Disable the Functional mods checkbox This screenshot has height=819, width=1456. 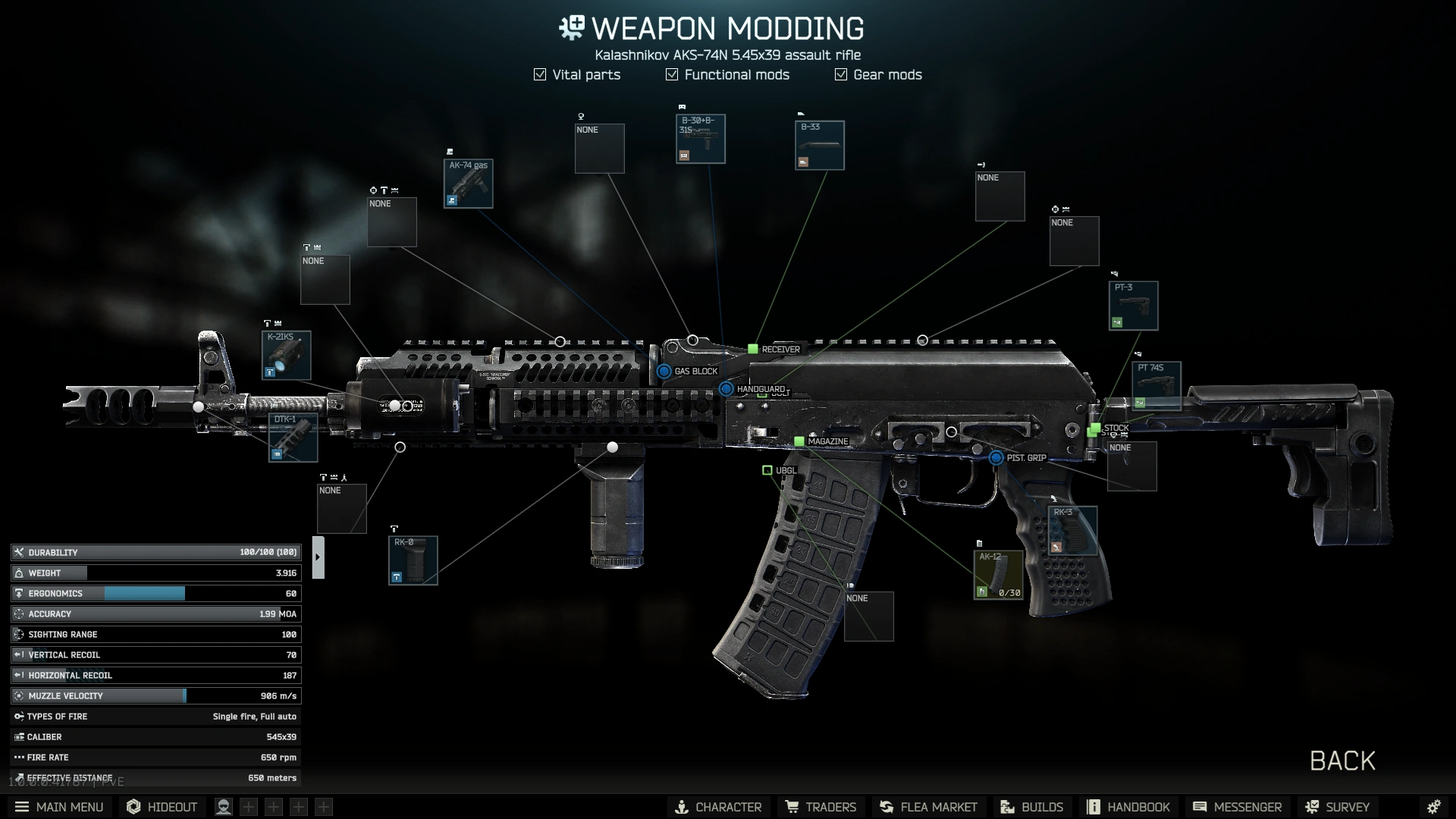[671, 74]
